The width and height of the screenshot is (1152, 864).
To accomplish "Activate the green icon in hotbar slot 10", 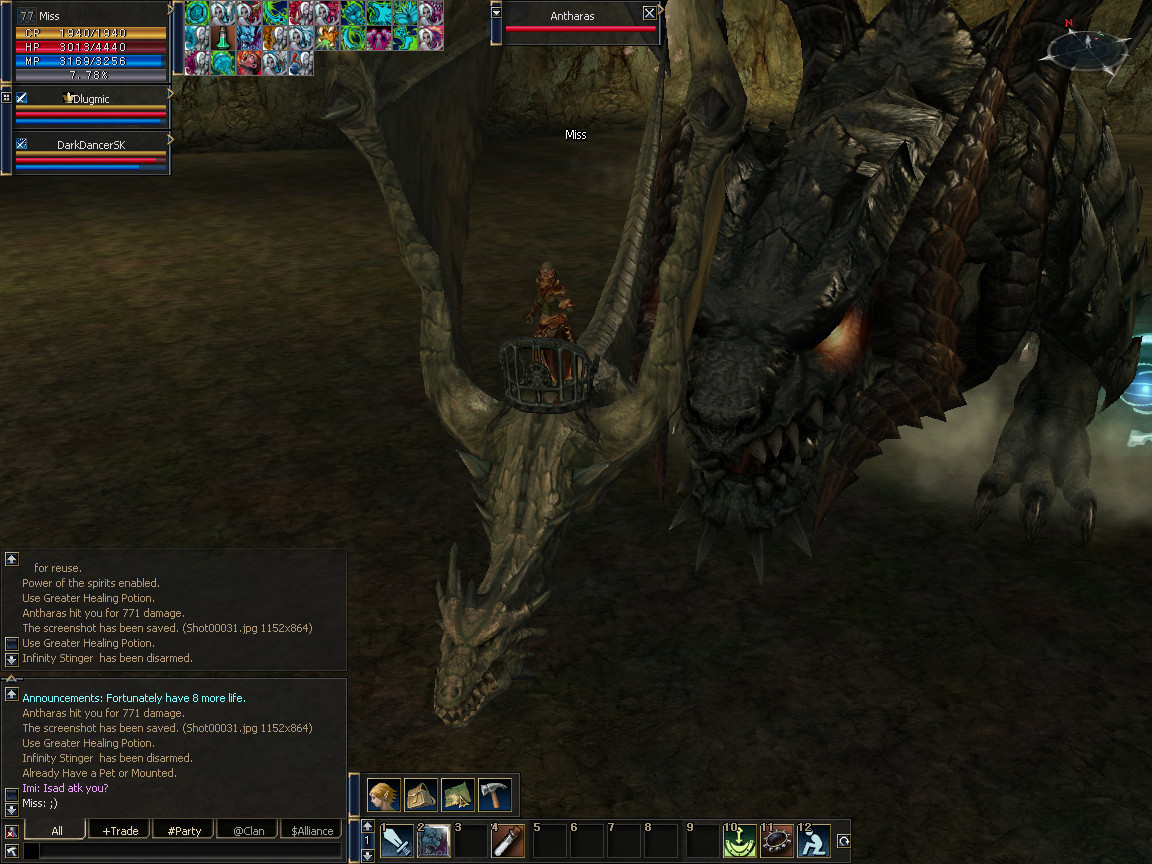I will (x=739, y=842).
